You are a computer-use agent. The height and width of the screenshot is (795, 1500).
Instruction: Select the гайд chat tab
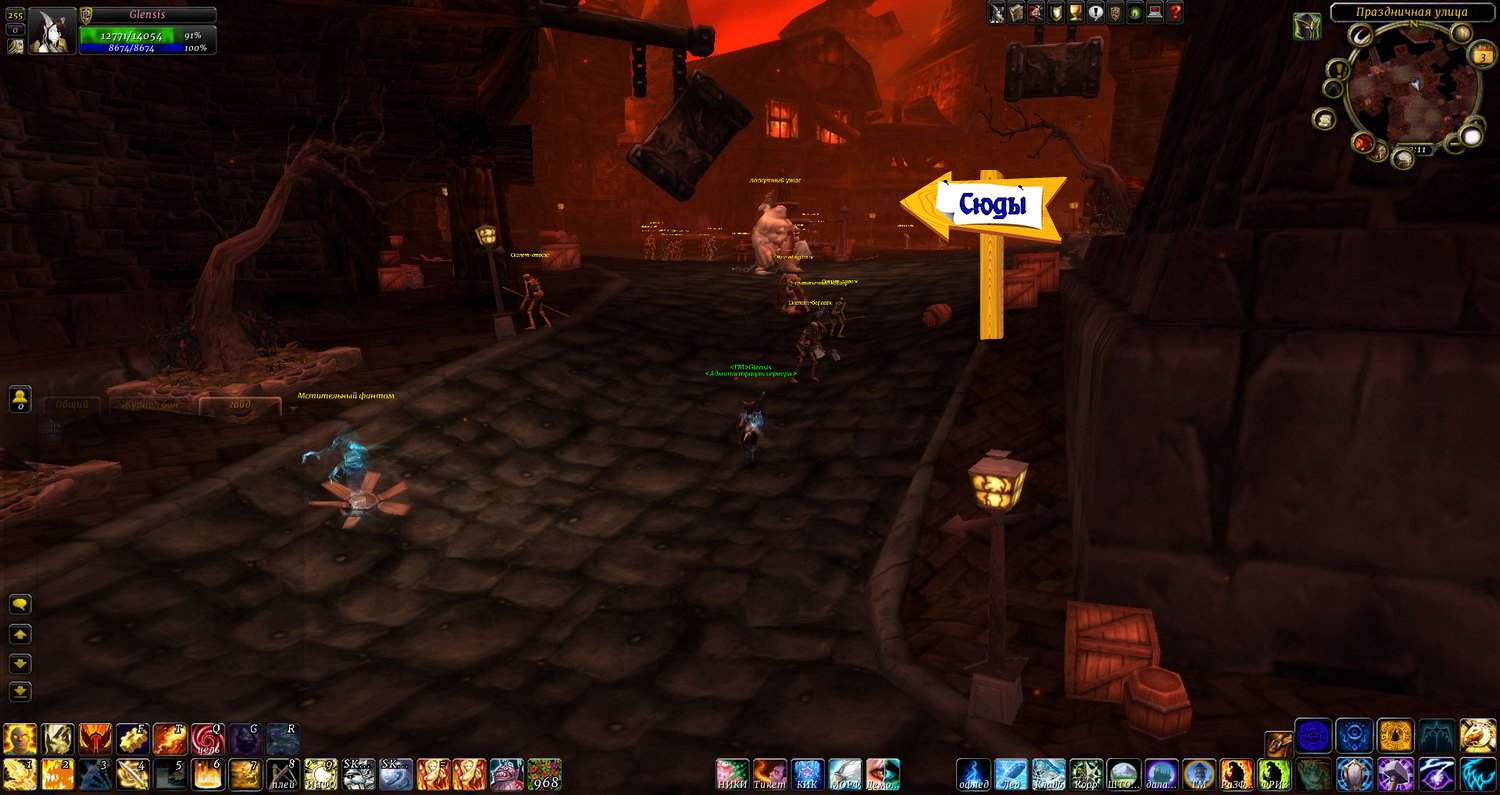(x=239, y=405)
